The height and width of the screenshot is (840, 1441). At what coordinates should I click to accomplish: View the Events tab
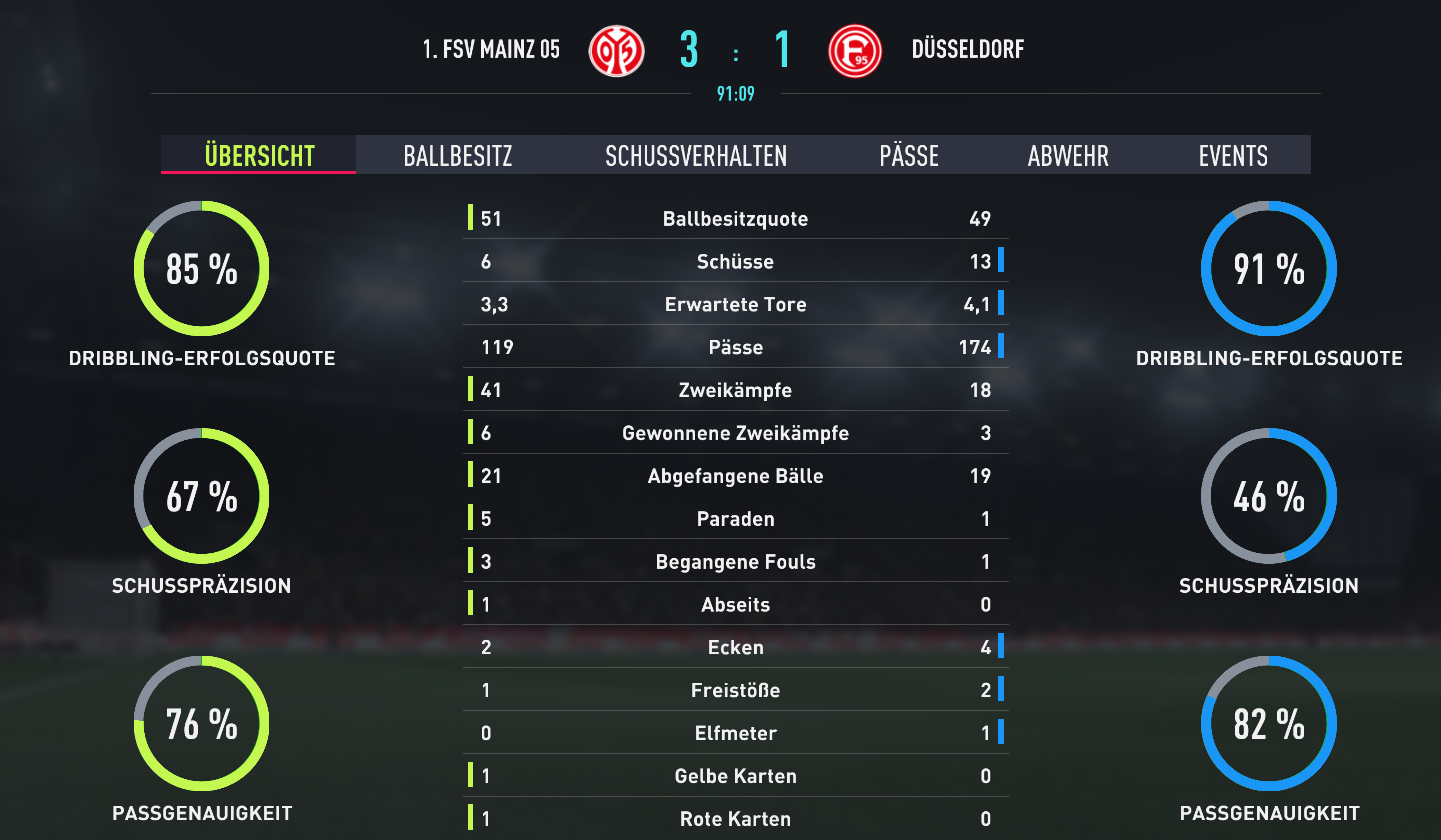coord(1233,156)
